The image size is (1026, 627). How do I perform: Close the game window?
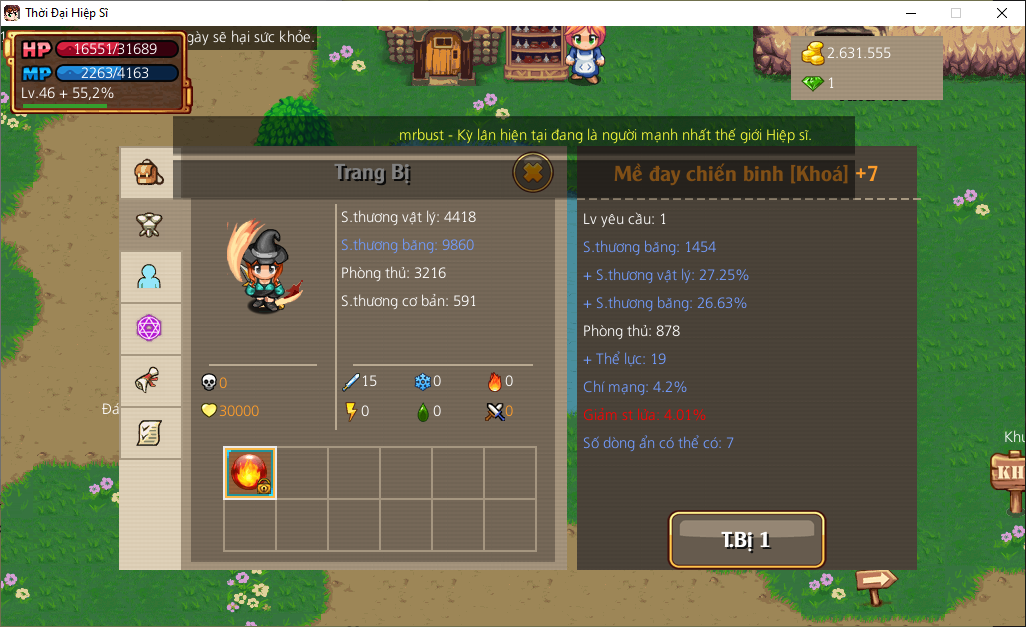(x=1002, y=13)
